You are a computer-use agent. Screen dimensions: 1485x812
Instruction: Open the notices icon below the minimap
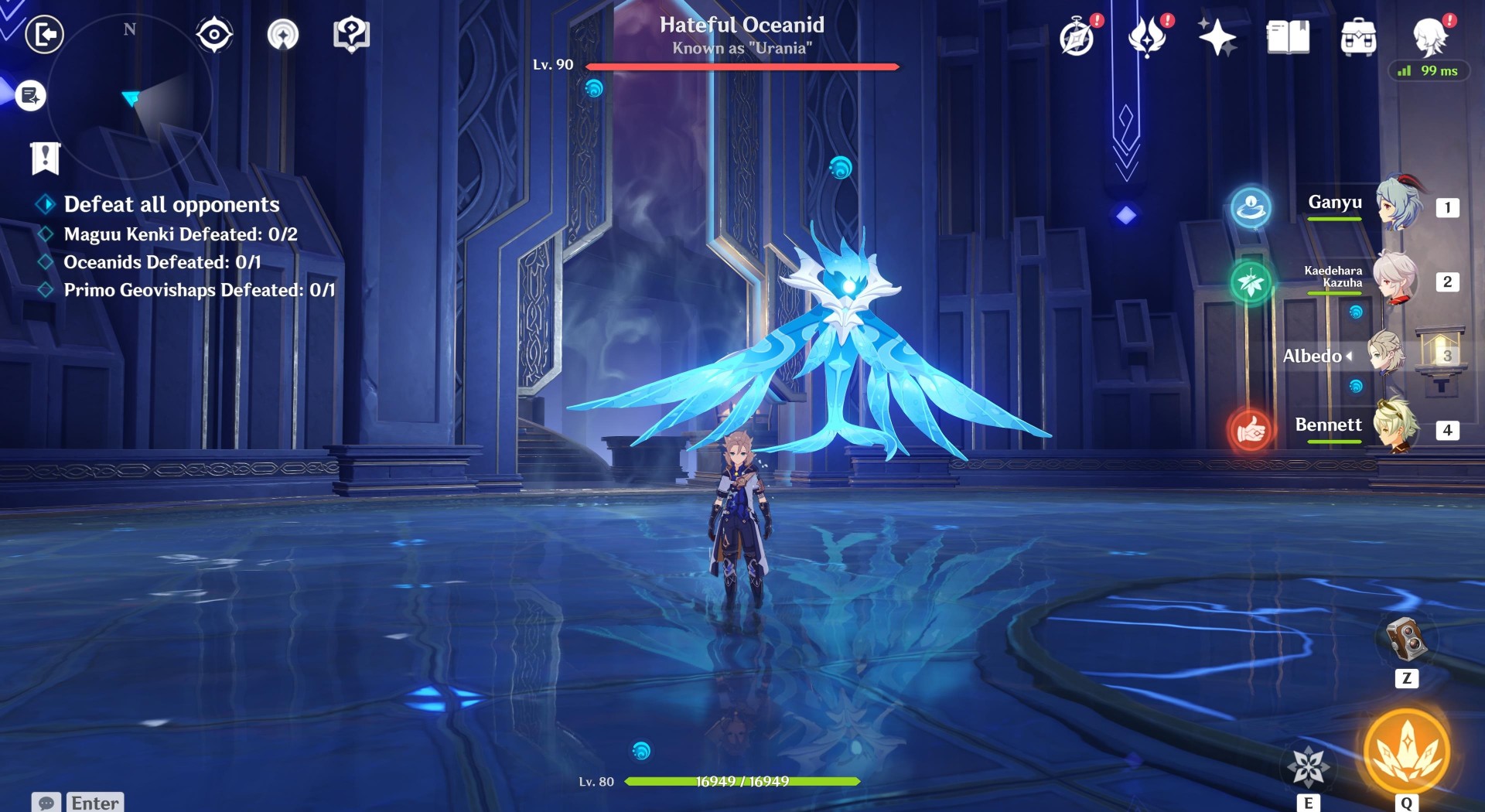[x=29, y=97]
